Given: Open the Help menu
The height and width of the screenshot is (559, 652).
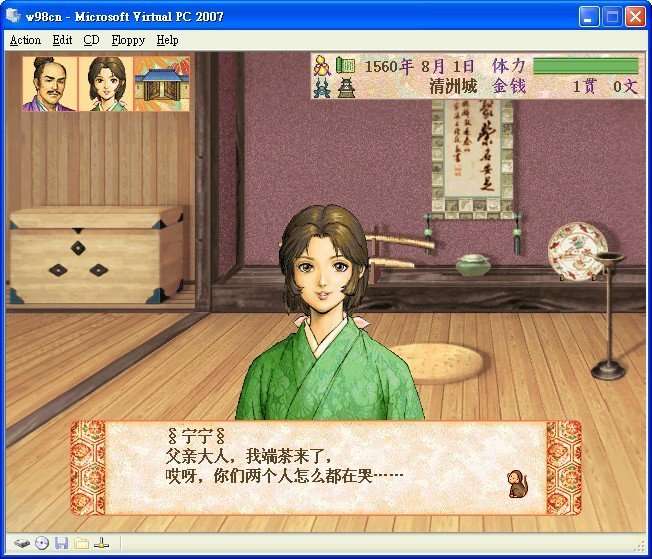Looking at the screenshot, I should pyautogui.click(x=167, y=40).
